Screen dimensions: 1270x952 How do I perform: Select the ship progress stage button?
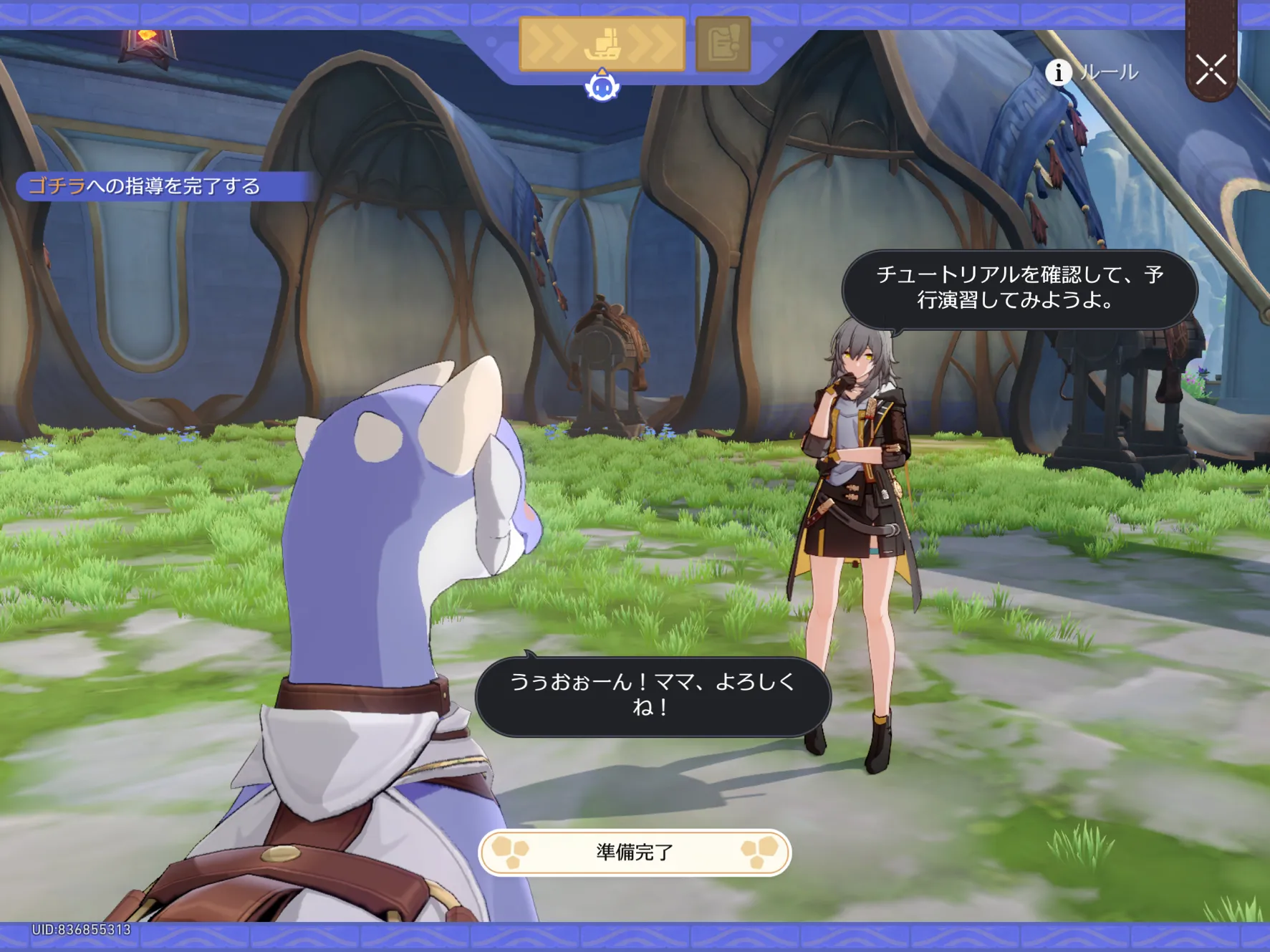(x=602, y=44)
